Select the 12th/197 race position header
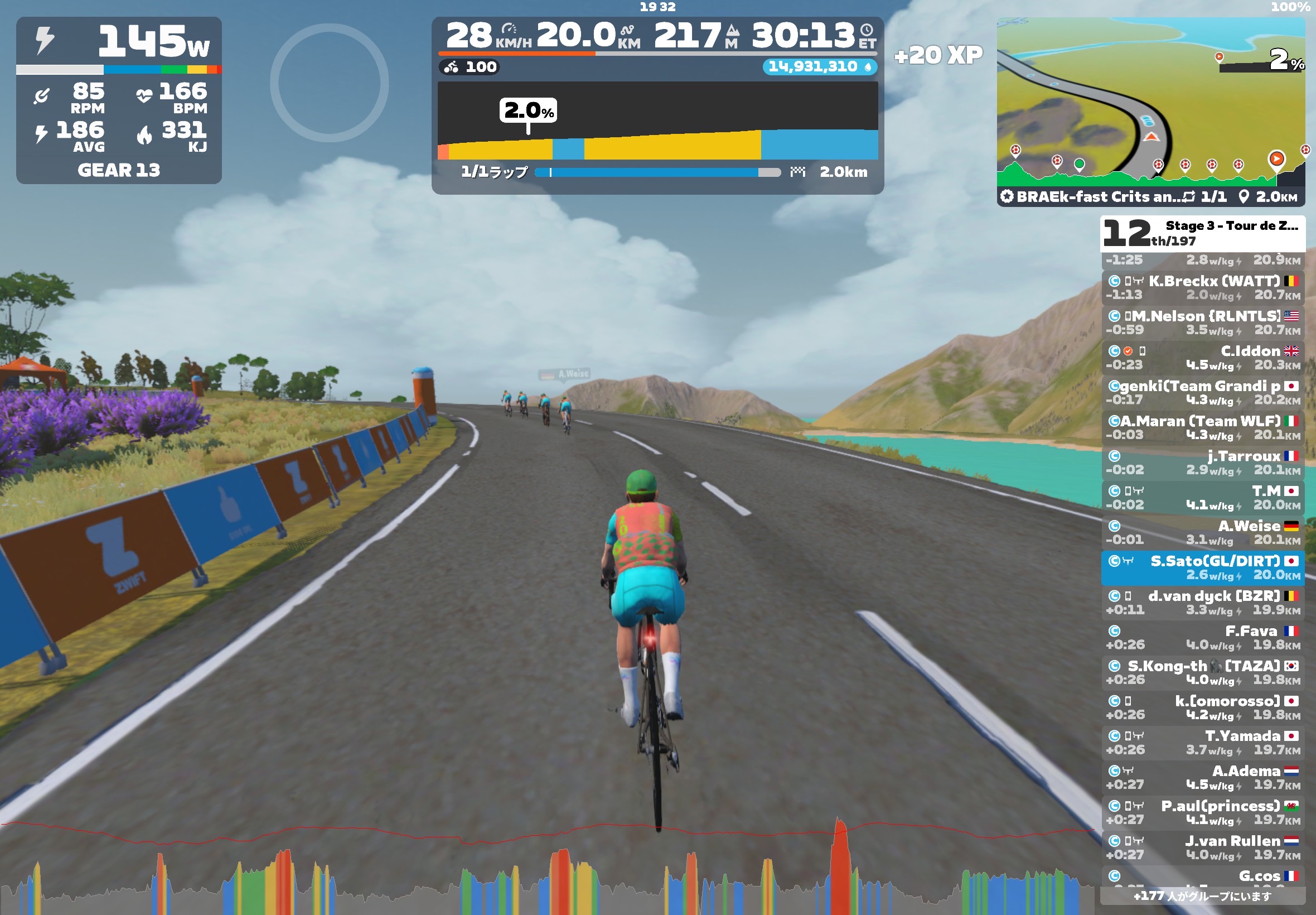The image size is (1316, 915). (x=1203, y=233)
